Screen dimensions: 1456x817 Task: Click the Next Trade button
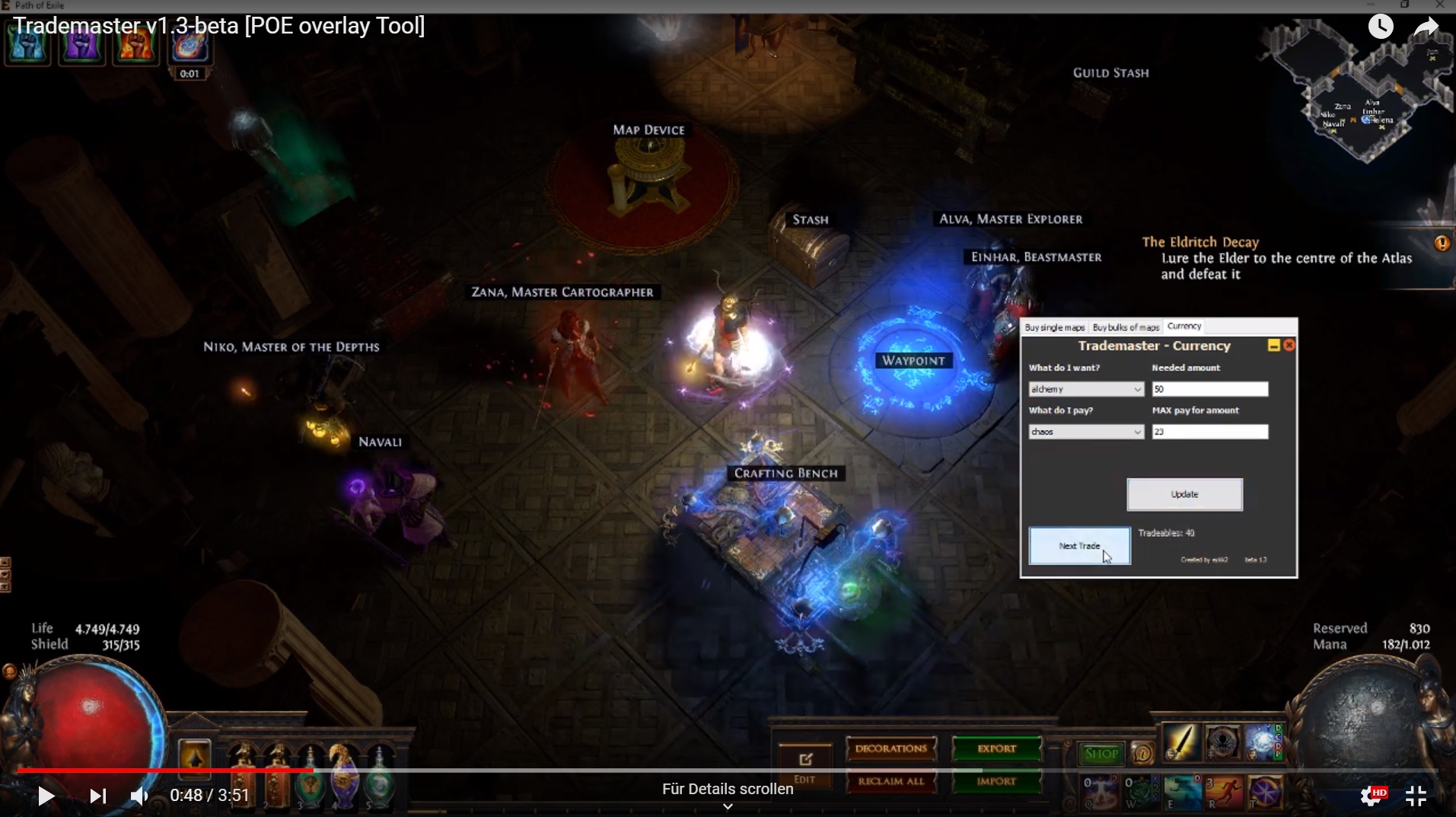[1079, 546]
